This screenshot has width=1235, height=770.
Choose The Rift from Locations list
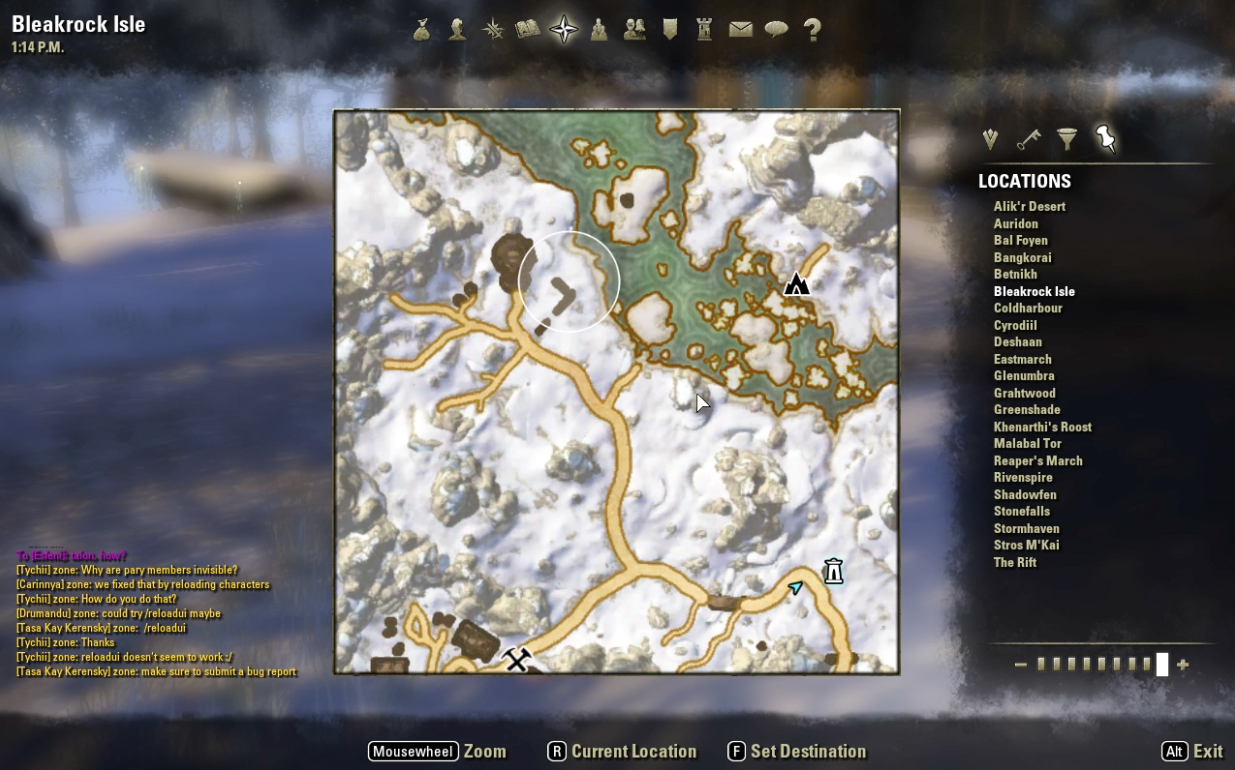[1014, 562]
